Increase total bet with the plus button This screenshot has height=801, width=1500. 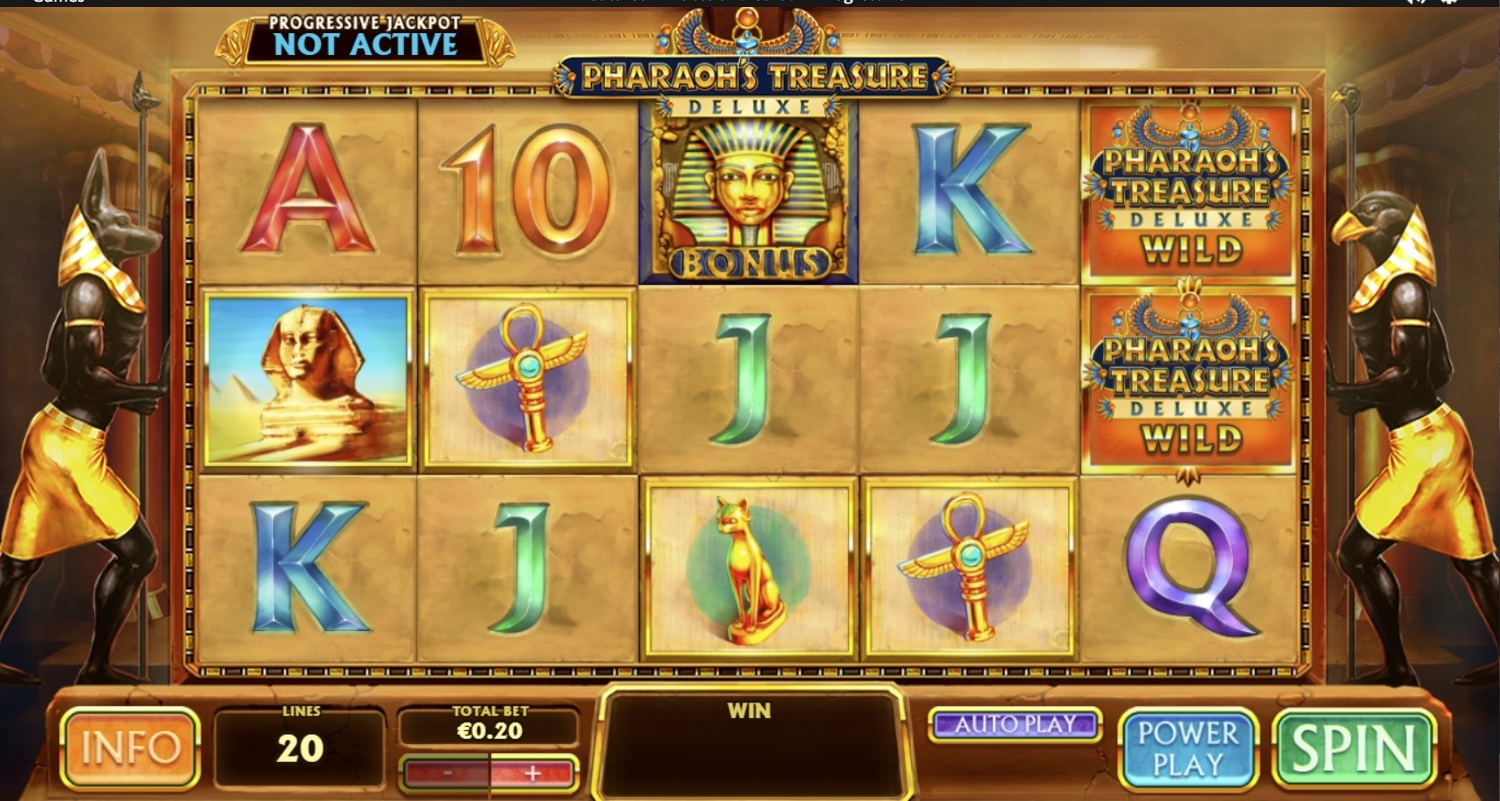(533, 773)
